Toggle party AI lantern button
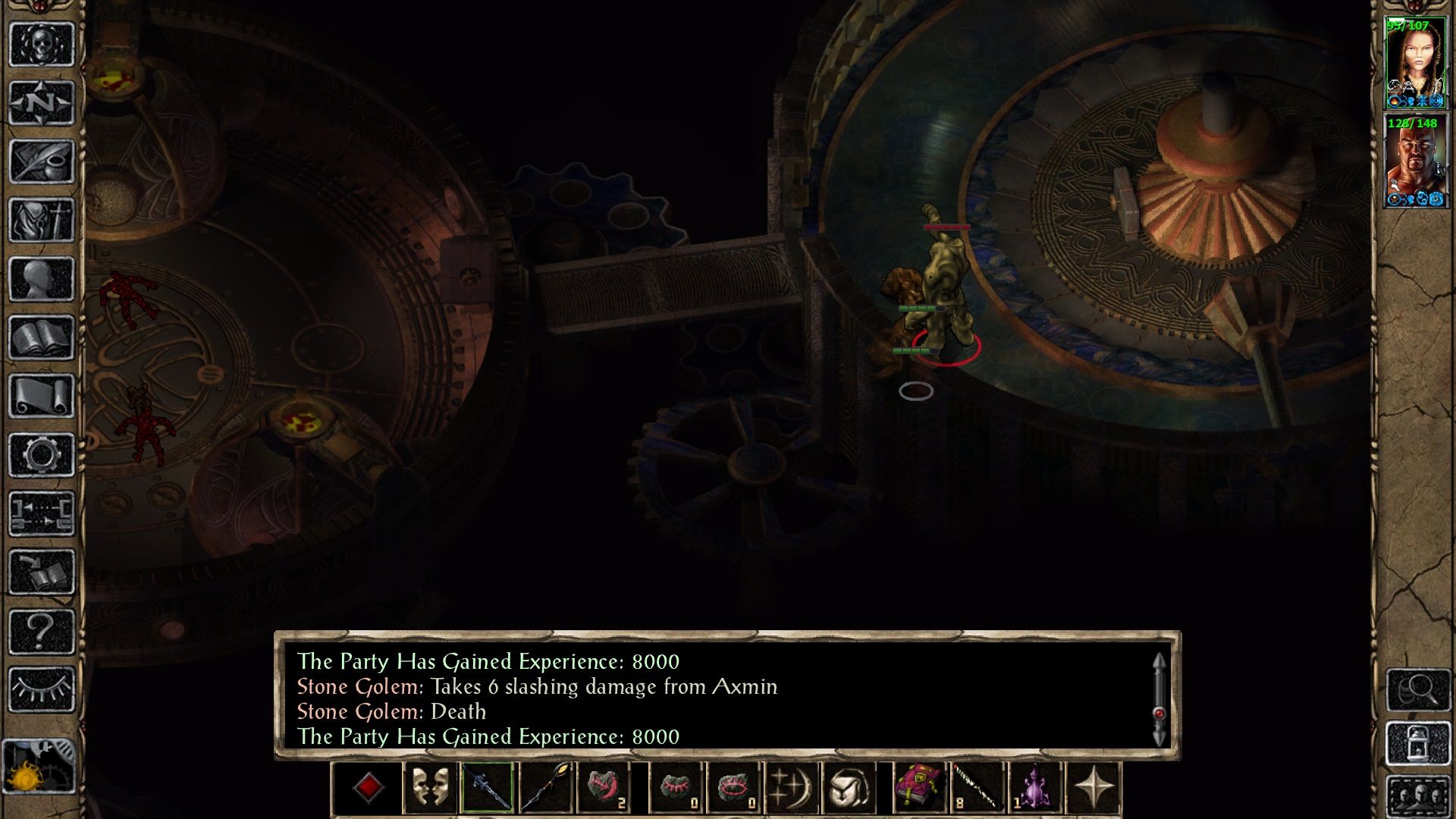Image resolution: width=1456 pixels, height=819 pixels. [1418, 744]
